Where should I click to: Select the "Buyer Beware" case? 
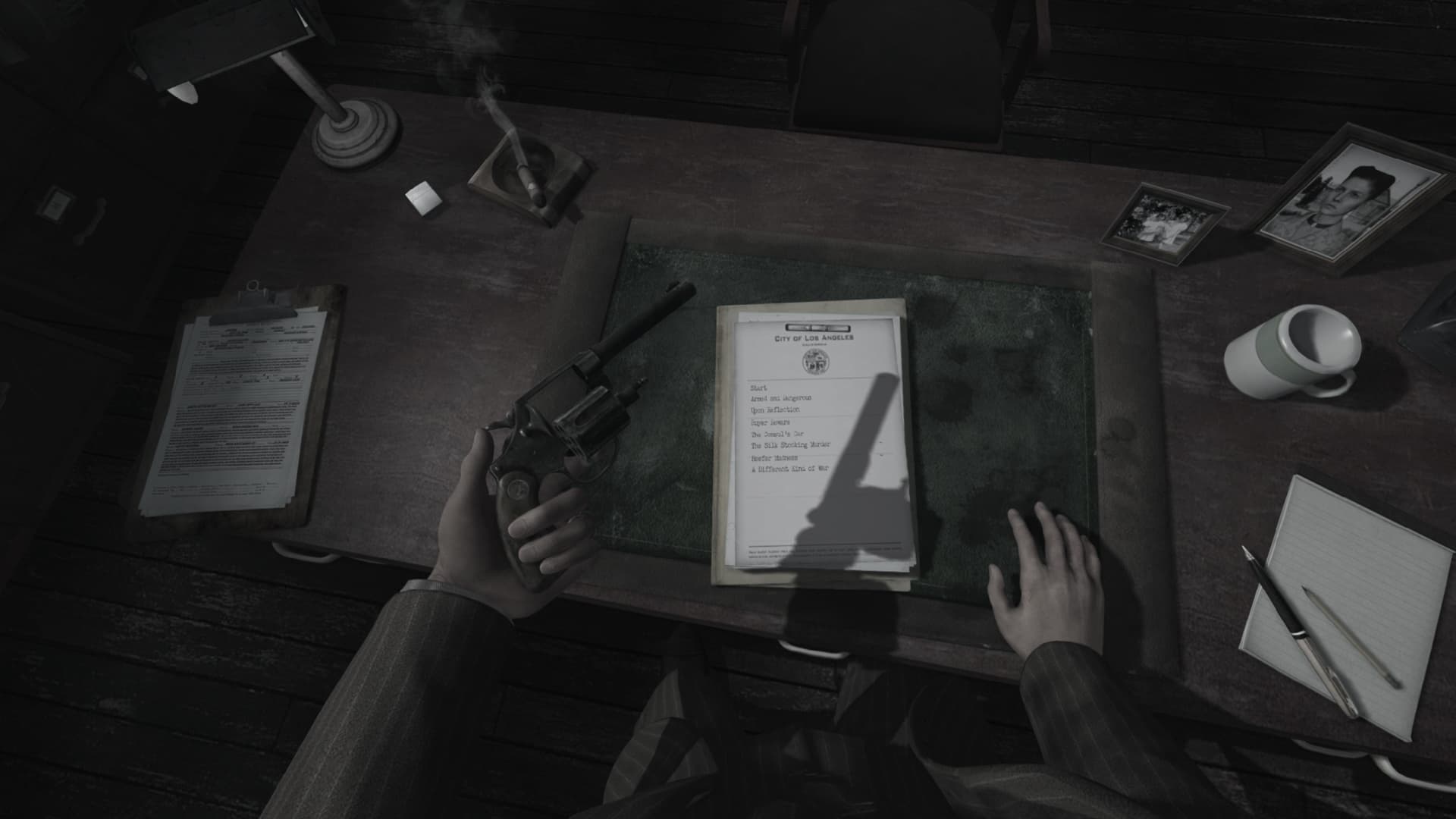click(x=772, y=422)
